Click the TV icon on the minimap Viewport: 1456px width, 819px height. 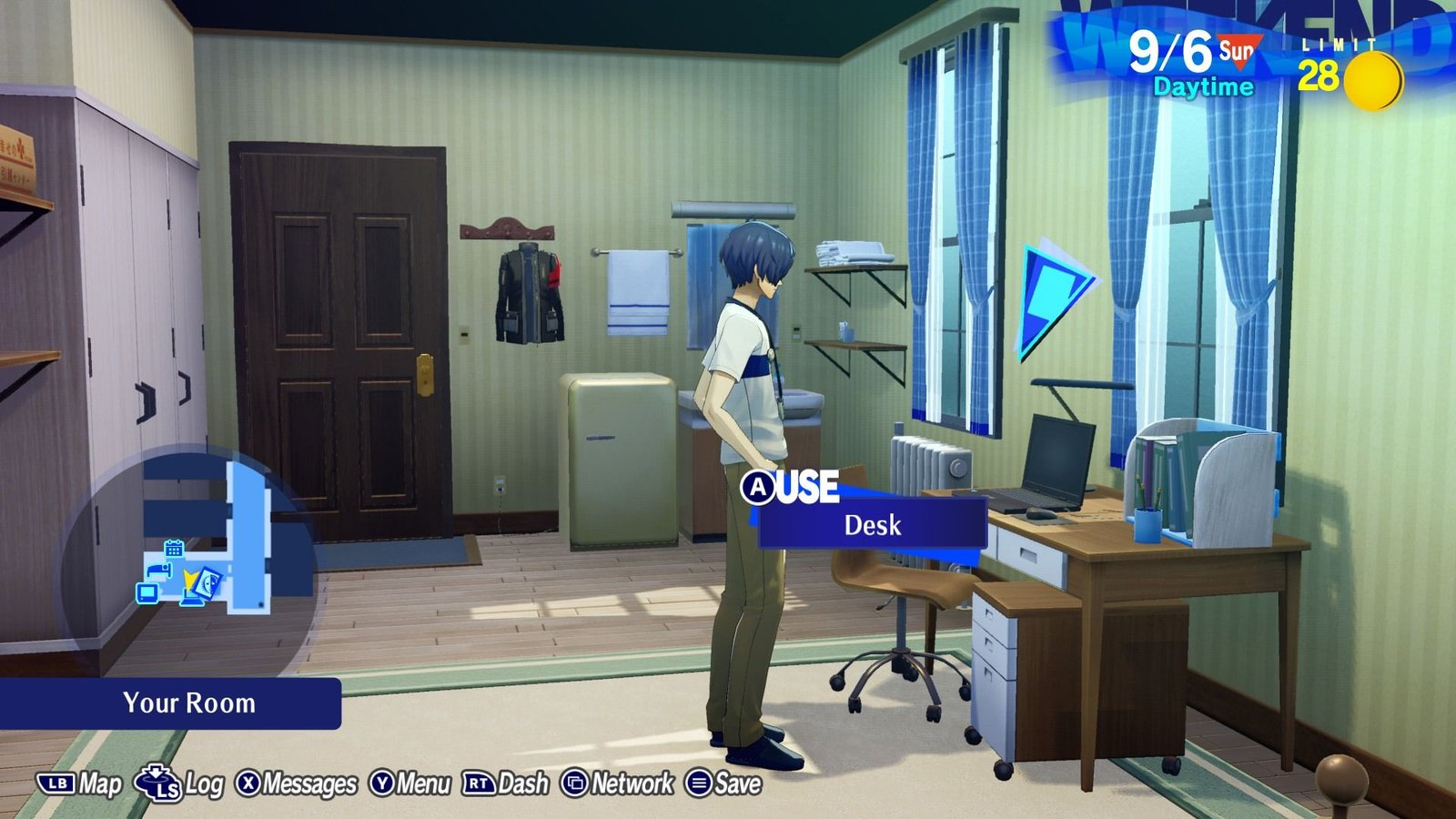(147, 593)
